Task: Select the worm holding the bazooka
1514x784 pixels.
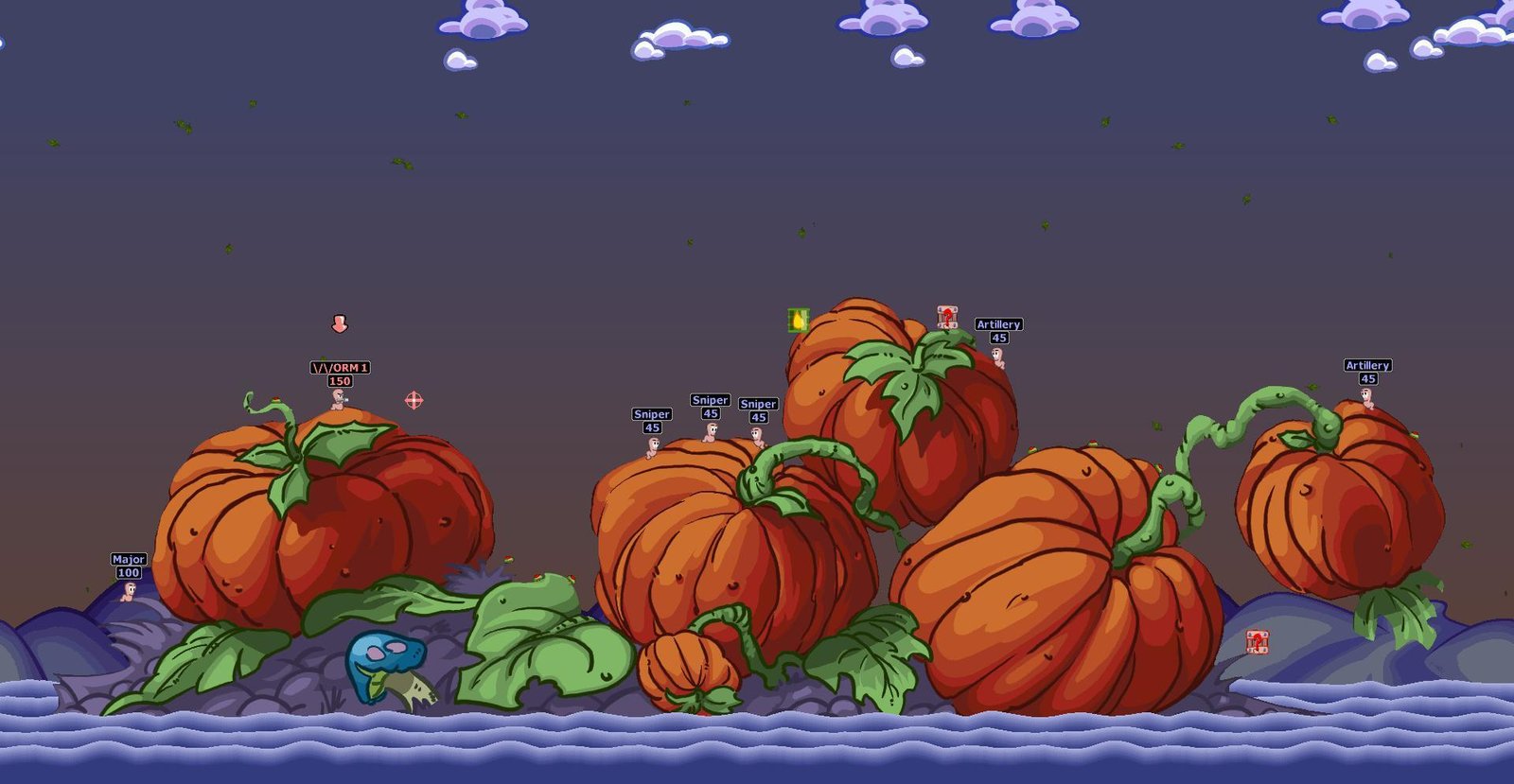Action: click(337, 399)
